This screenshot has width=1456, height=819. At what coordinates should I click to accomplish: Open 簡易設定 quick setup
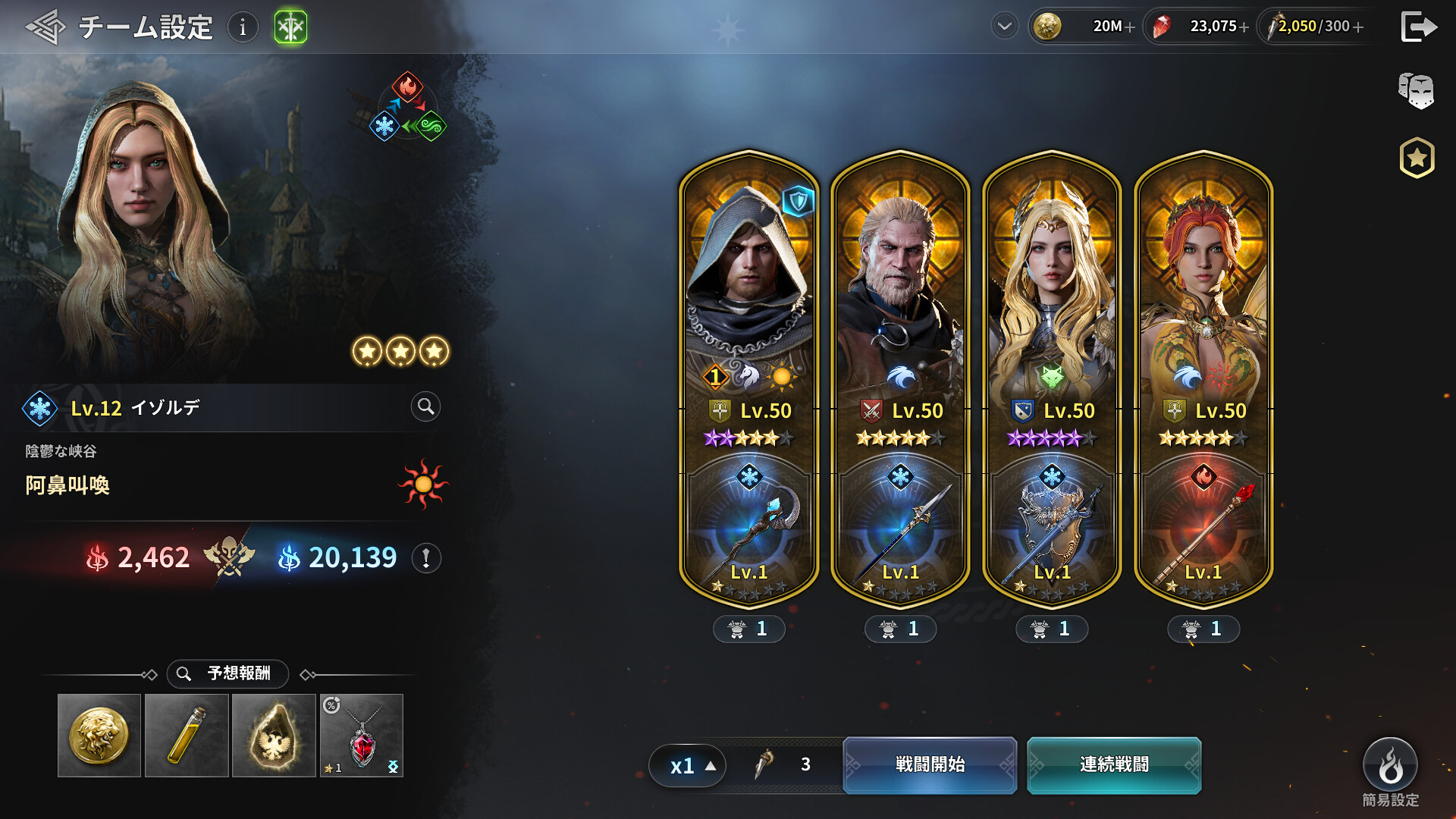pyautogui.click(x=1390, y=766)
